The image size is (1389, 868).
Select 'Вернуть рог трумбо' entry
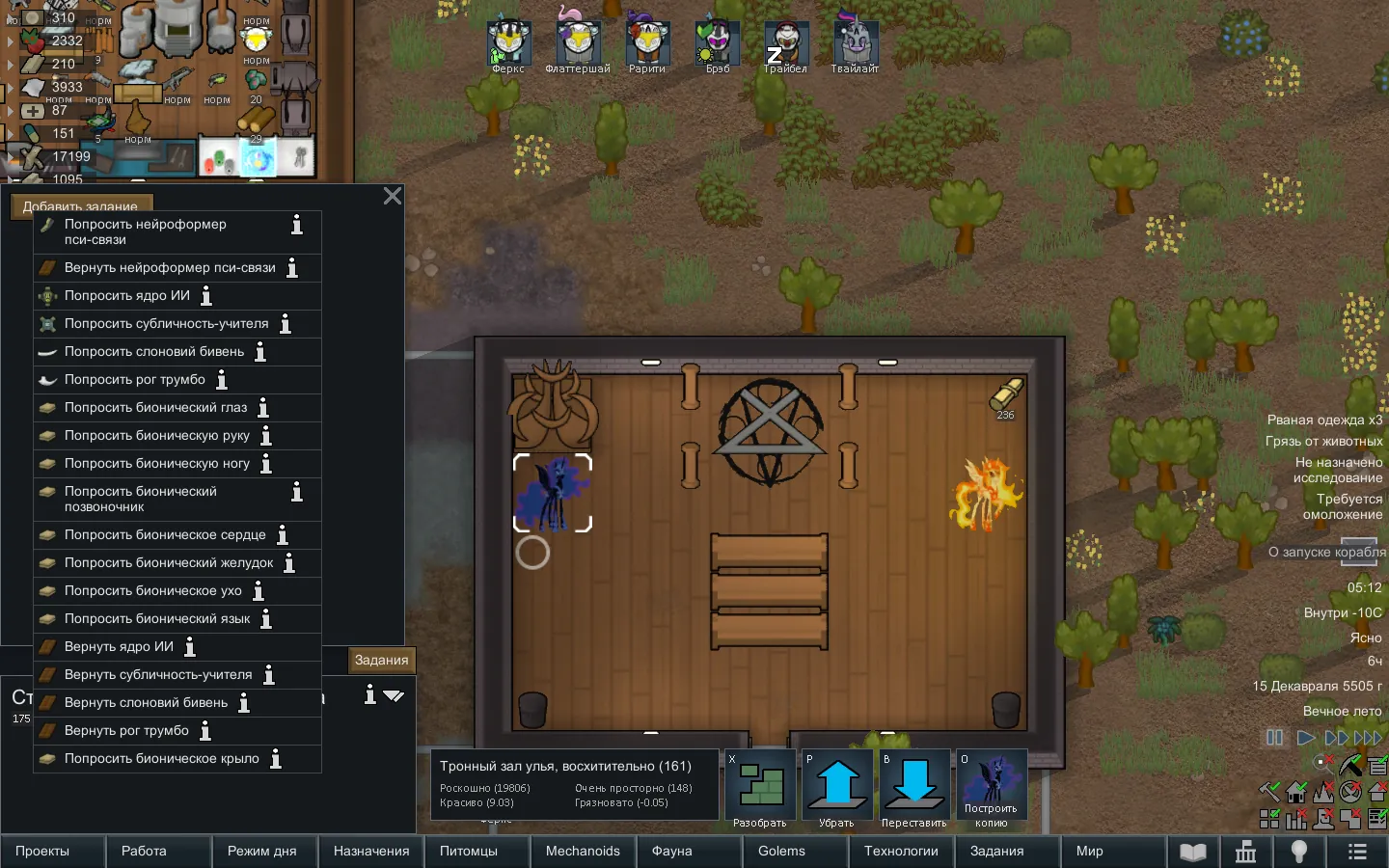(126, 731)
